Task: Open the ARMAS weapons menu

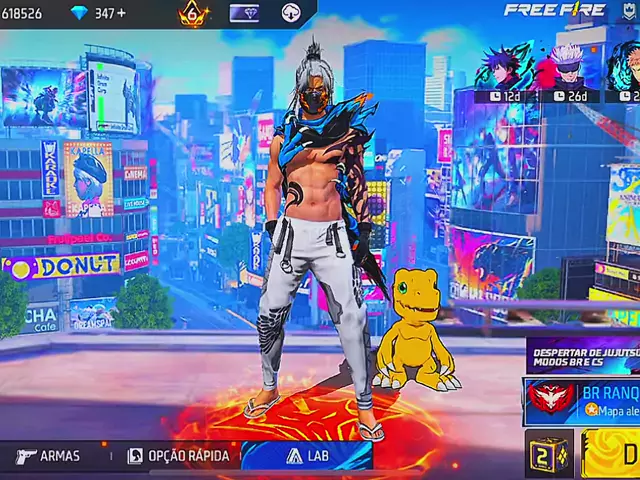Action: pos(48,456)
